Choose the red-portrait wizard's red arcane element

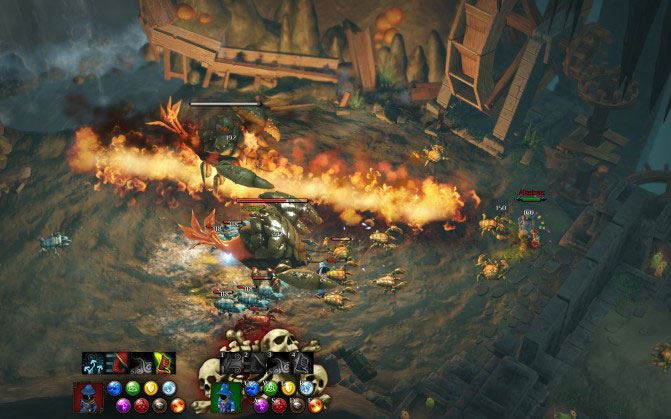click(x=141, y=405)
